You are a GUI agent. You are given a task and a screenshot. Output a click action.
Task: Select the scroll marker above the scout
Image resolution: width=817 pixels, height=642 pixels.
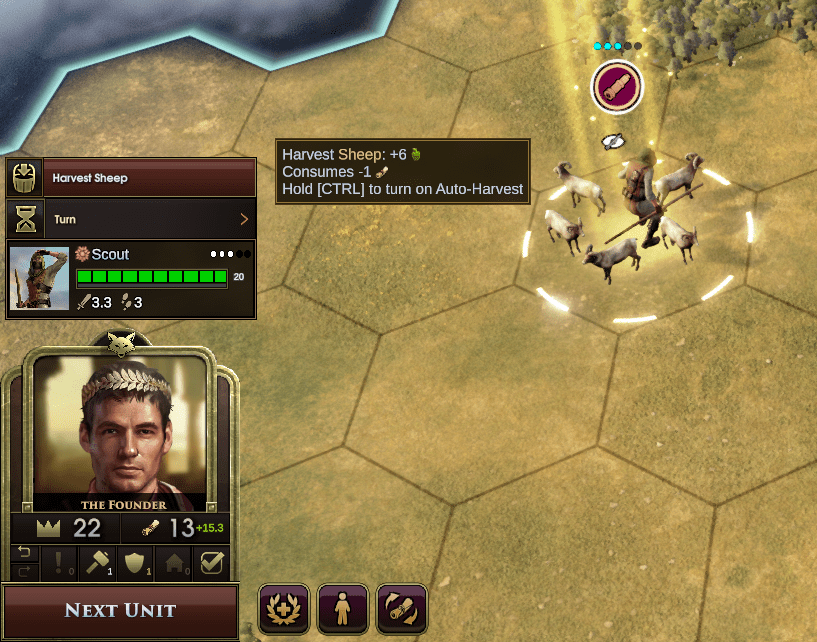pos(617,87)
